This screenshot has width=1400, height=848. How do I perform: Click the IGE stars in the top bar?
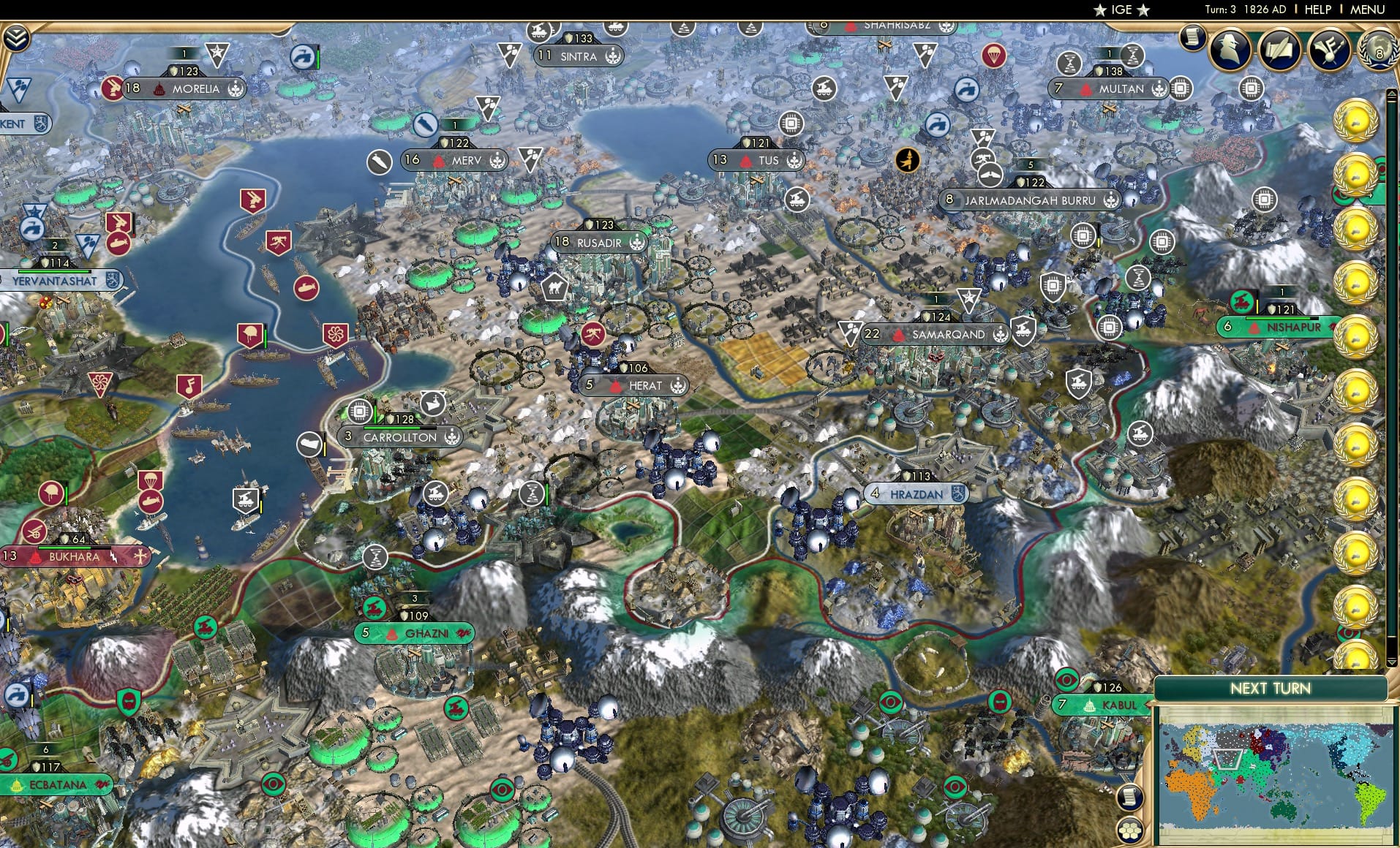click(1121, 10)
